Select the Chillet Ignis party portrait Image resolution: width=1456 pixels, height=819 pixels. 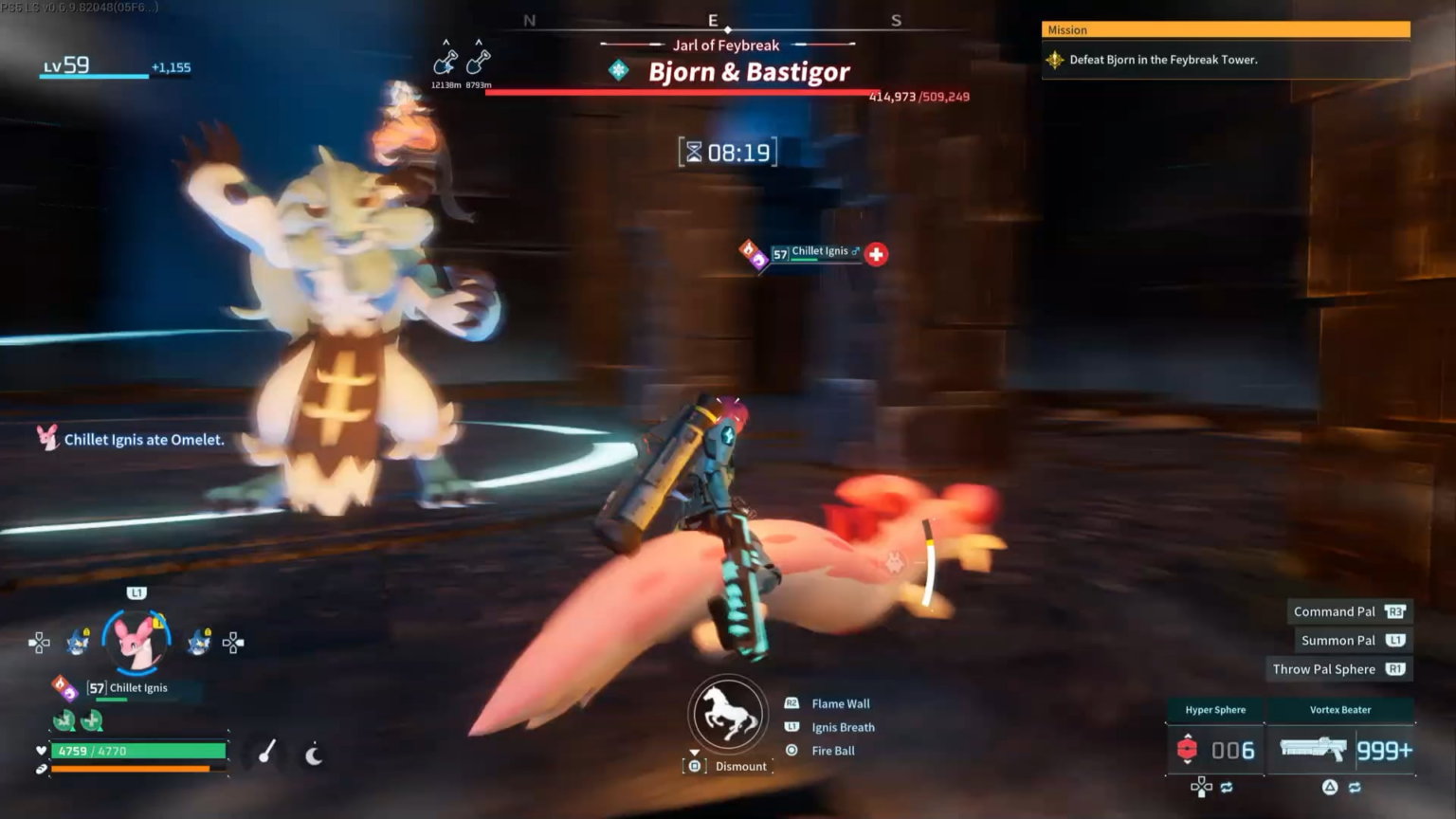click(x=137, y=641)
